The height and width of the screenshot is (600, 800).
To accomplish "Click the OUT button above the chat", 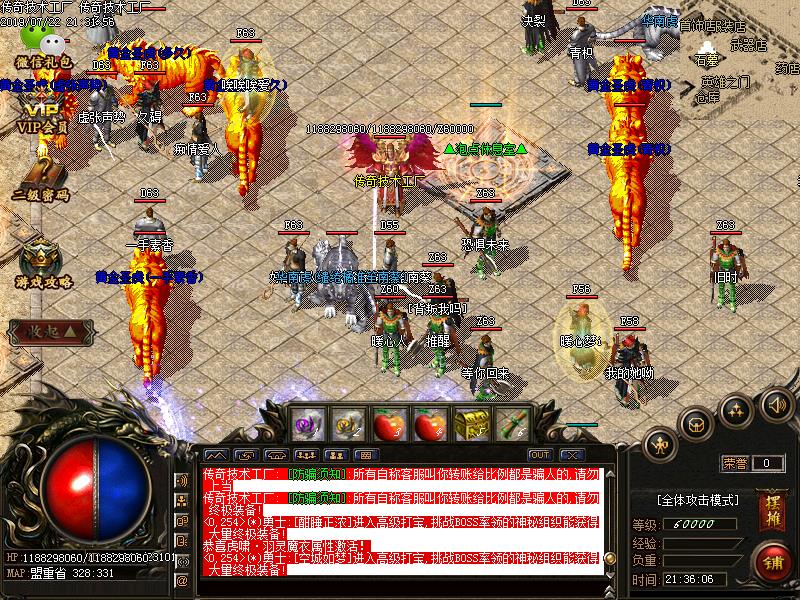I will [x=541, y=455].
